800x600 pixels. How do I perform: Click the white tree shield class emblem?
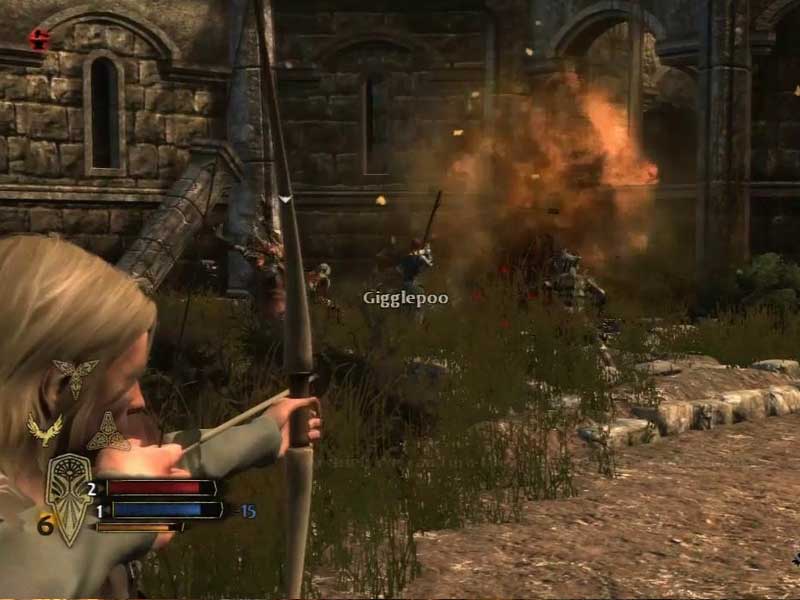click(69, 496)
